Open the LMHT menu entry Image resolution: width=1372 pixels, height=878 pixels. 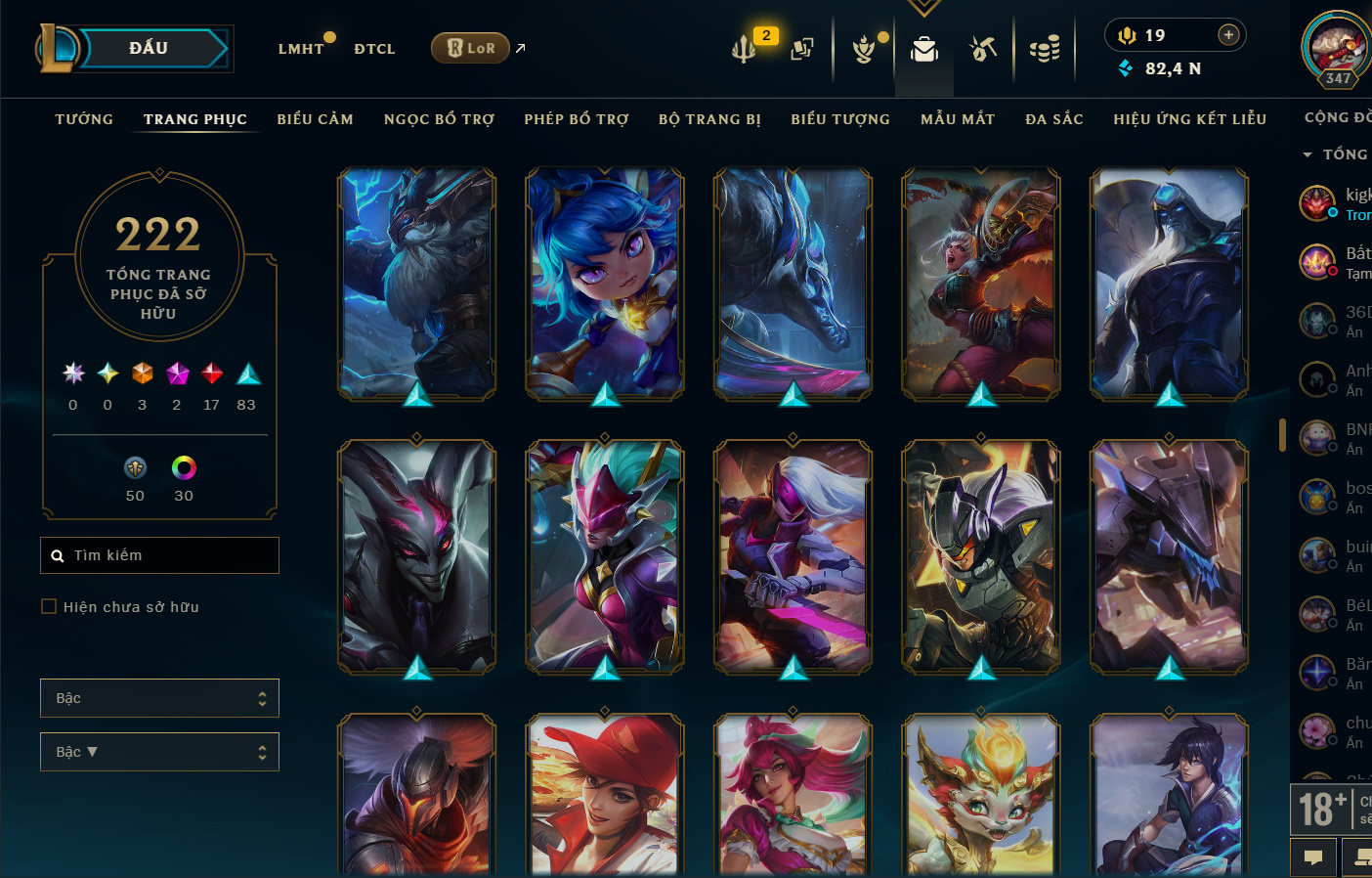coord(300,49)
